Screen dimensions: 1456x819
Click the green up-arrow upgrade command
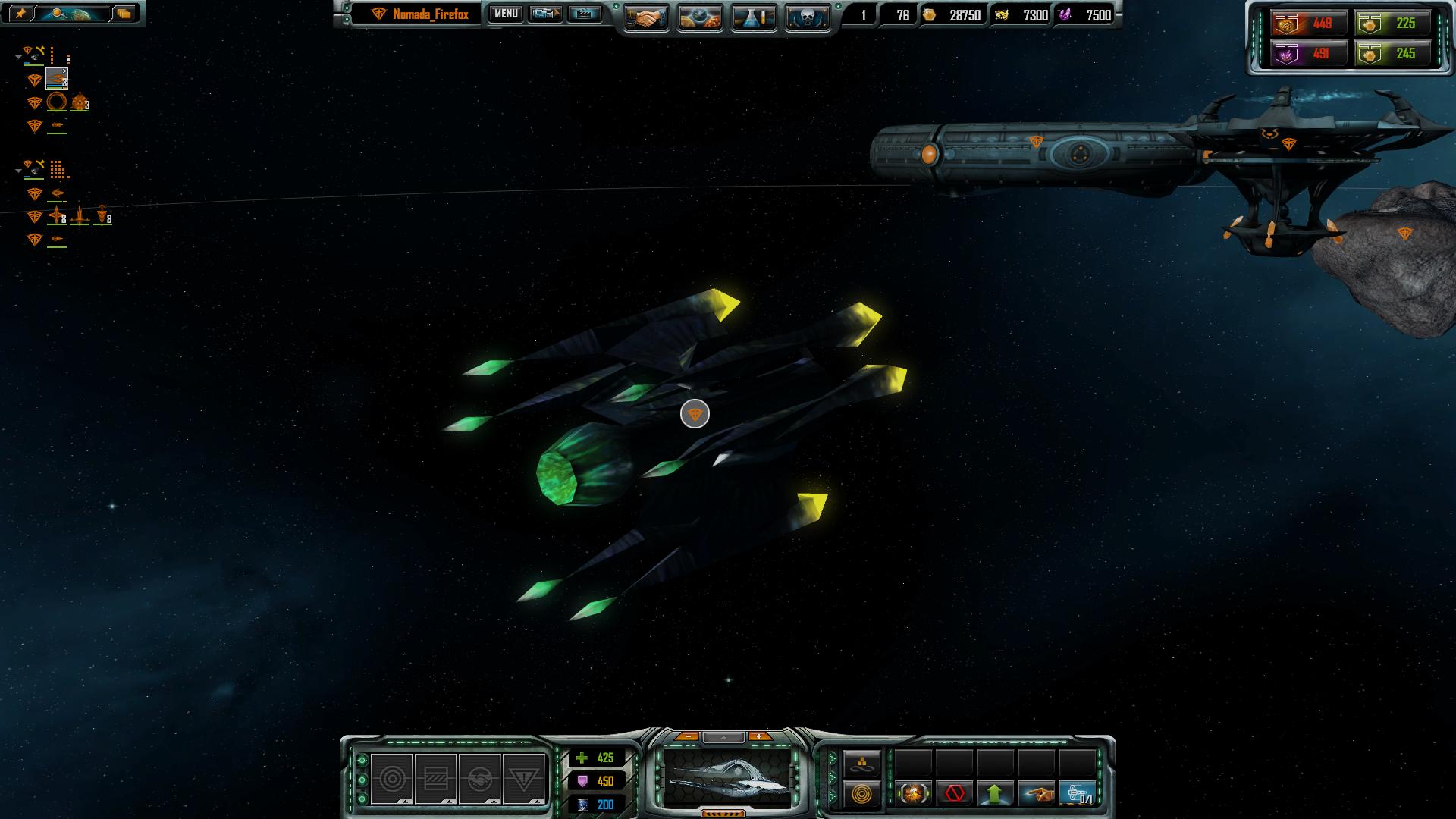click(995, 794)
